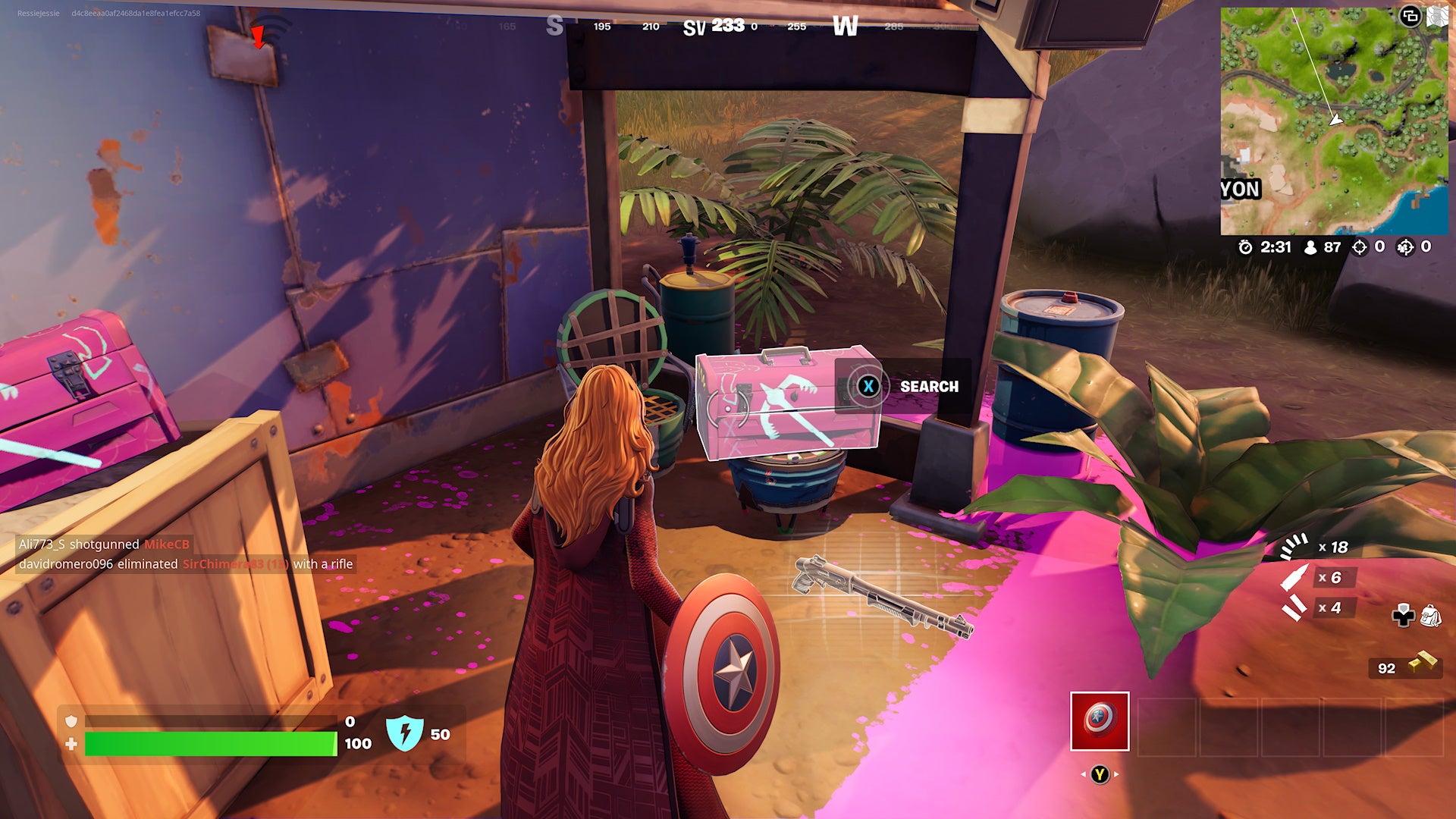Viewport: 1456px width, 819px height.
Task: Open the full map via folded-map icon
Action: [x=1437, y=16]
